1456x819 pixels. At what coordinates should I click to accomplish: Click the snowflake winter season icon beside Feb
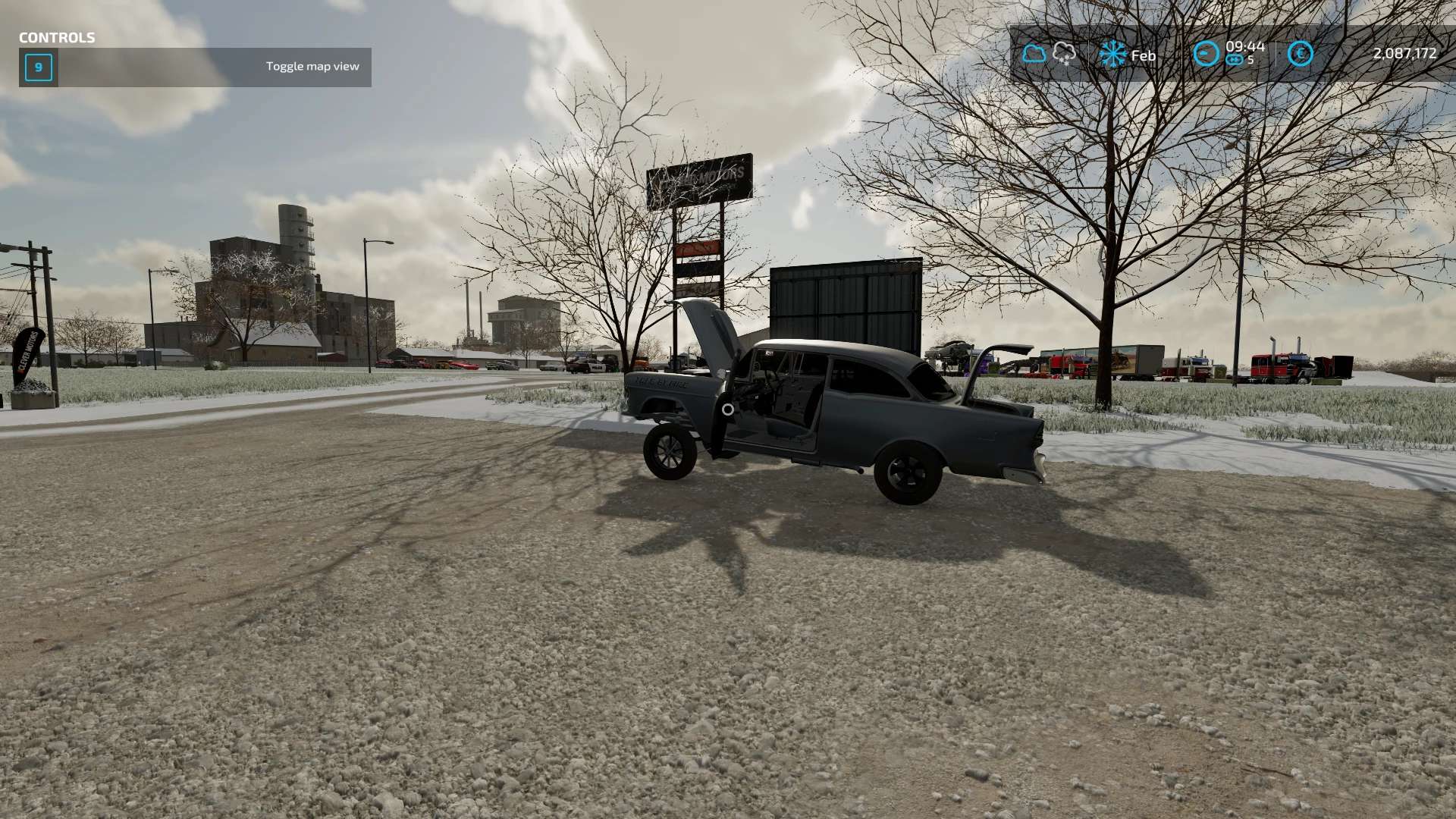point(1114,55)
